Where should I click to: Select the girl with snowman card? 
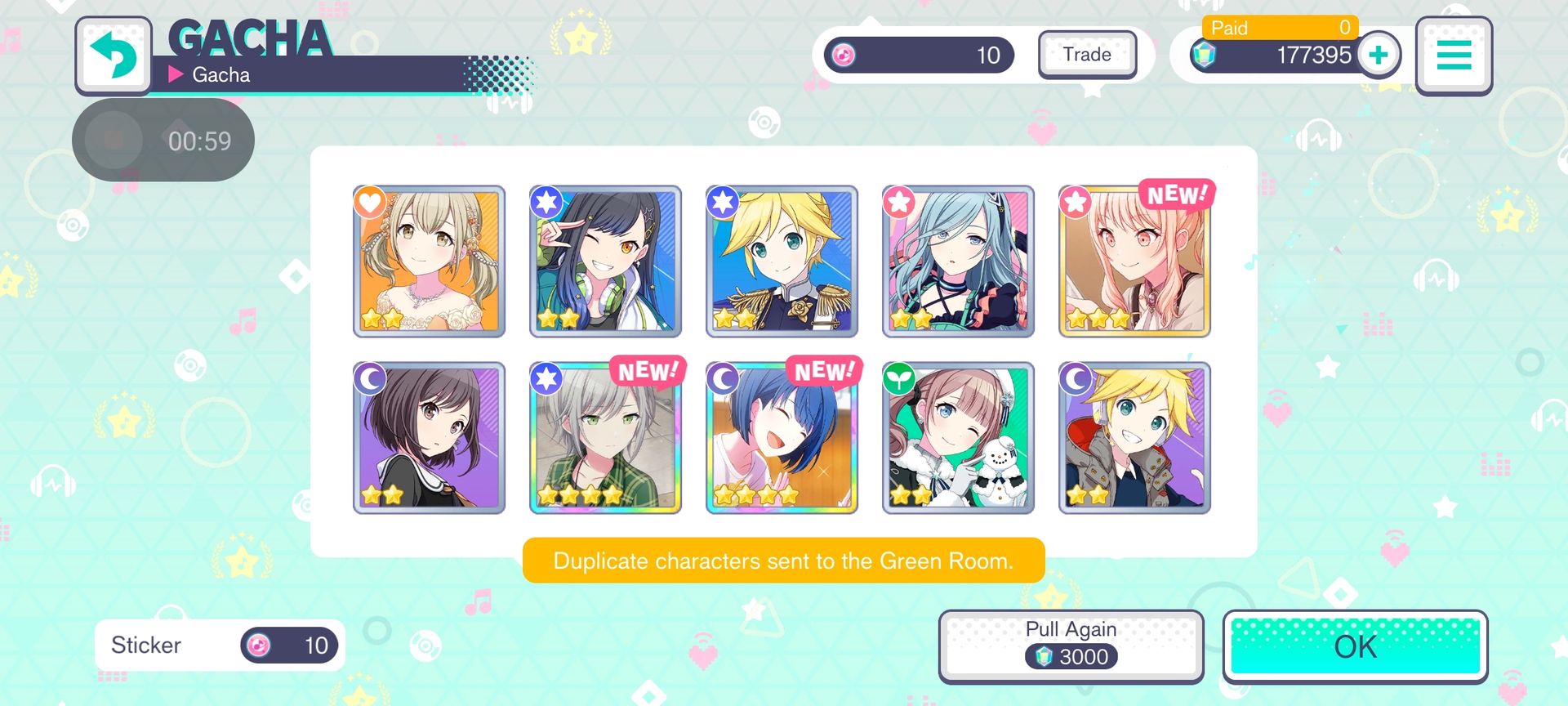point(958,438)
